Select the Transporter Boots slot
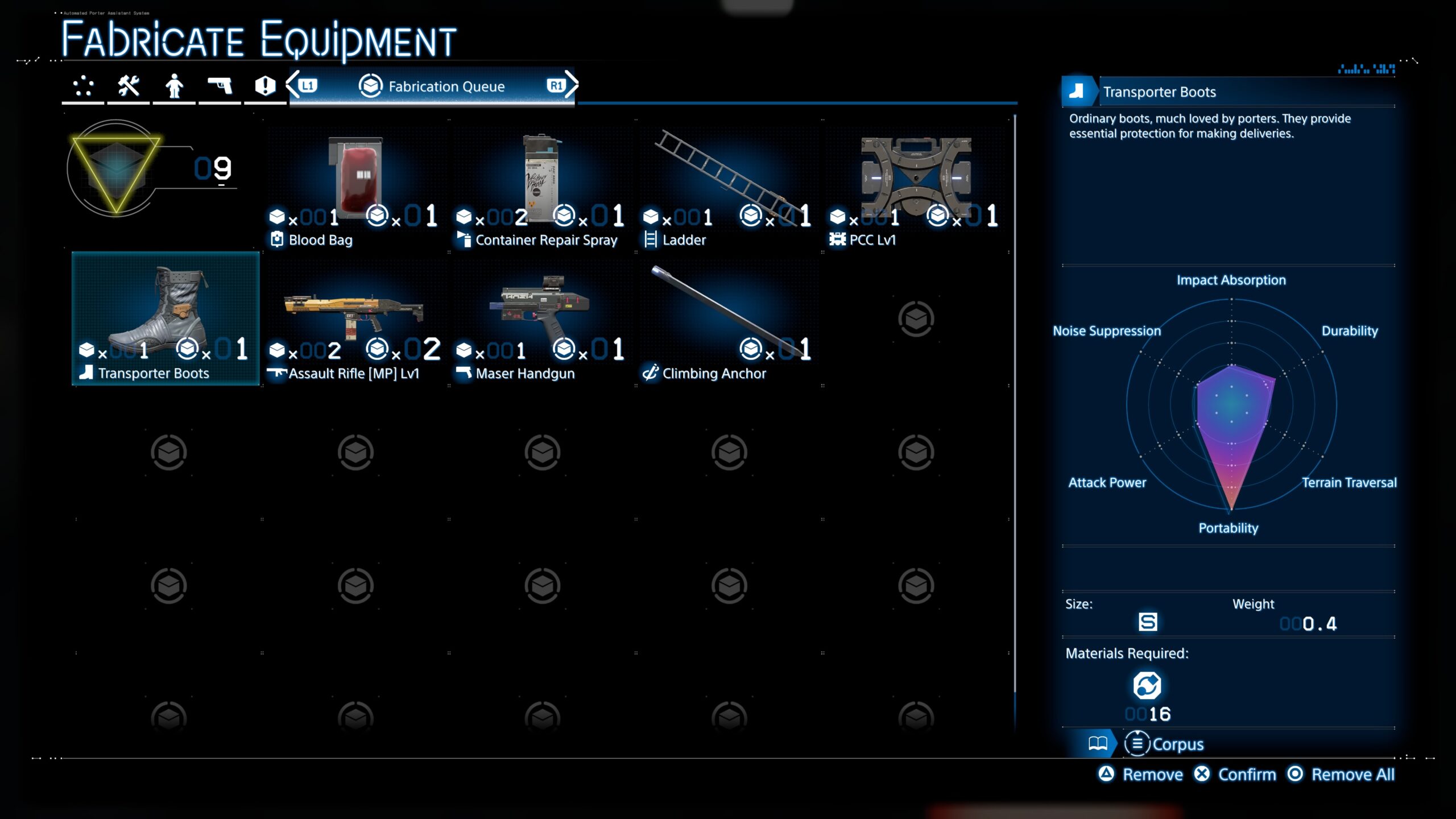The image size is (1456, 819). (166, 320)
